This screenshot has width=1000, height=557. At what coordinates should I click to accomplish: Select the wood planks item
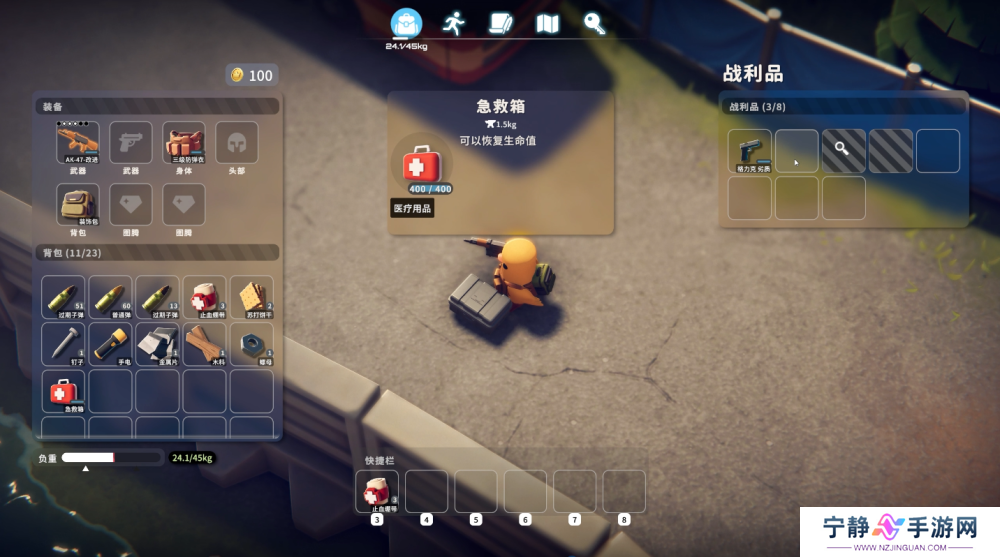coord(204,343)
